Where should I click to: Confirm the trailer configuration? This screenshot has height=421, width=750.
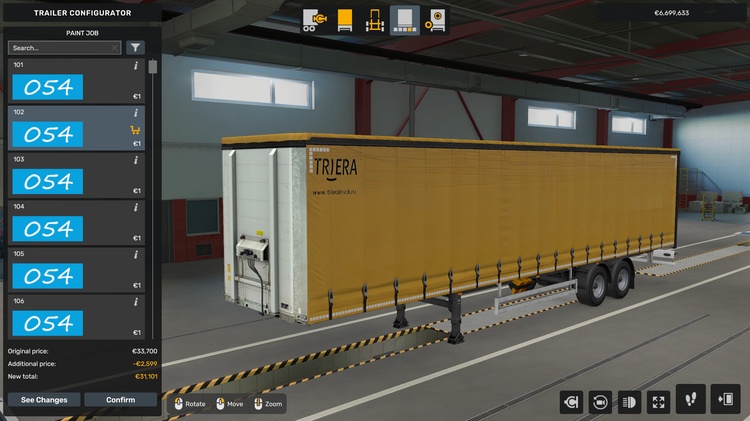120,400
